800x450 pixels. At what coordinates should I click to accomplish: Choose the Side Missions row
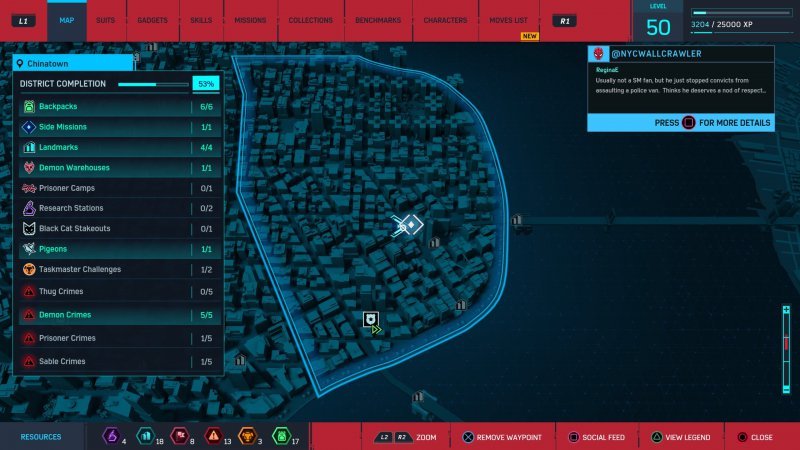coord(117,127)
